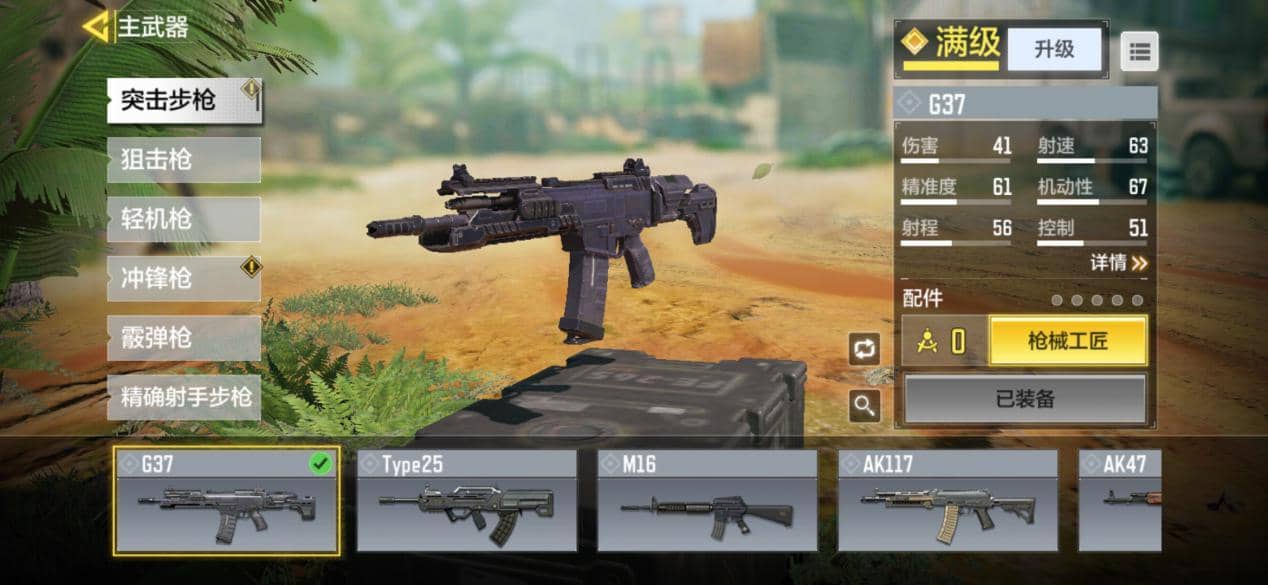
Task: Choose the AK47 rifle card
Action: 1120,501
